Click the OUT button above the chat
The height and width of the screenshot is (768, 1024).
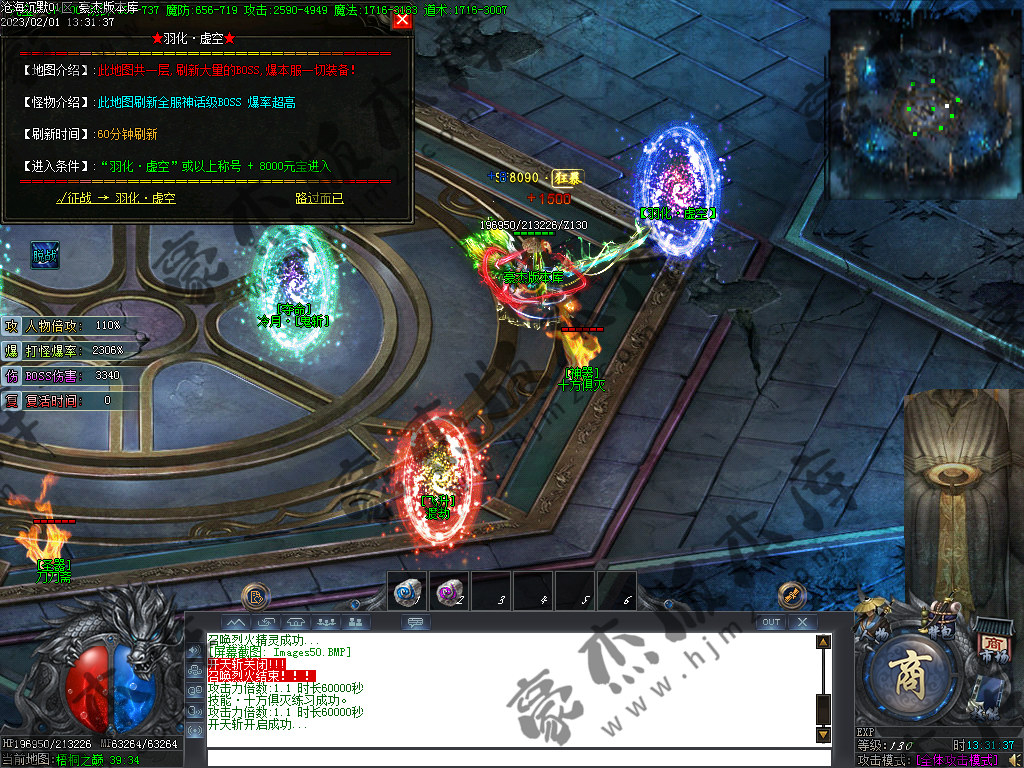(770, 622)
